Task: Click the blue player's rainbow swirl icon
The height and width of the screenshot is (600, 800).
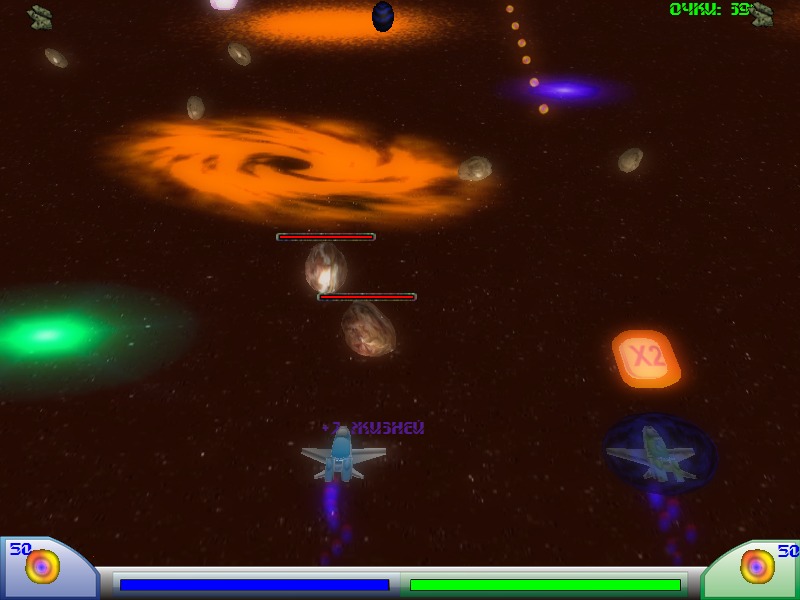Action: (43, 567)
